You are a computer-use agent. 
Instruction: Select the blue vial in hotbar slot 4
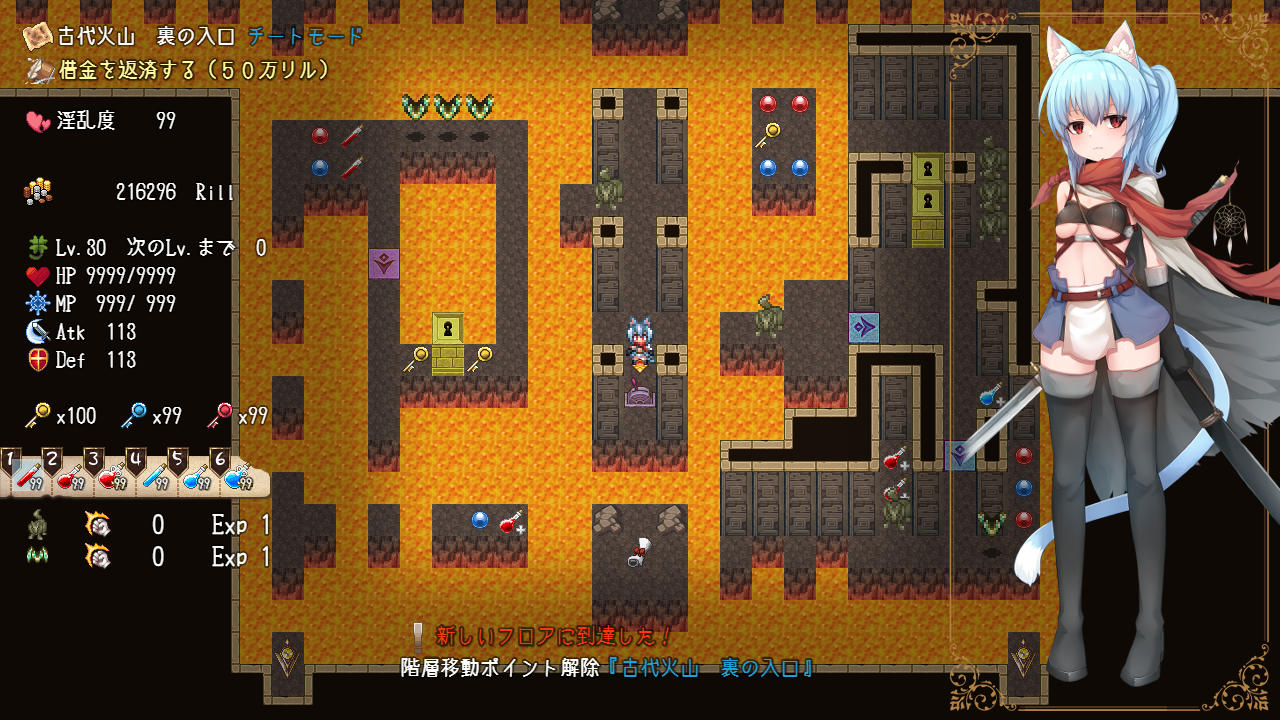point(153,477)
